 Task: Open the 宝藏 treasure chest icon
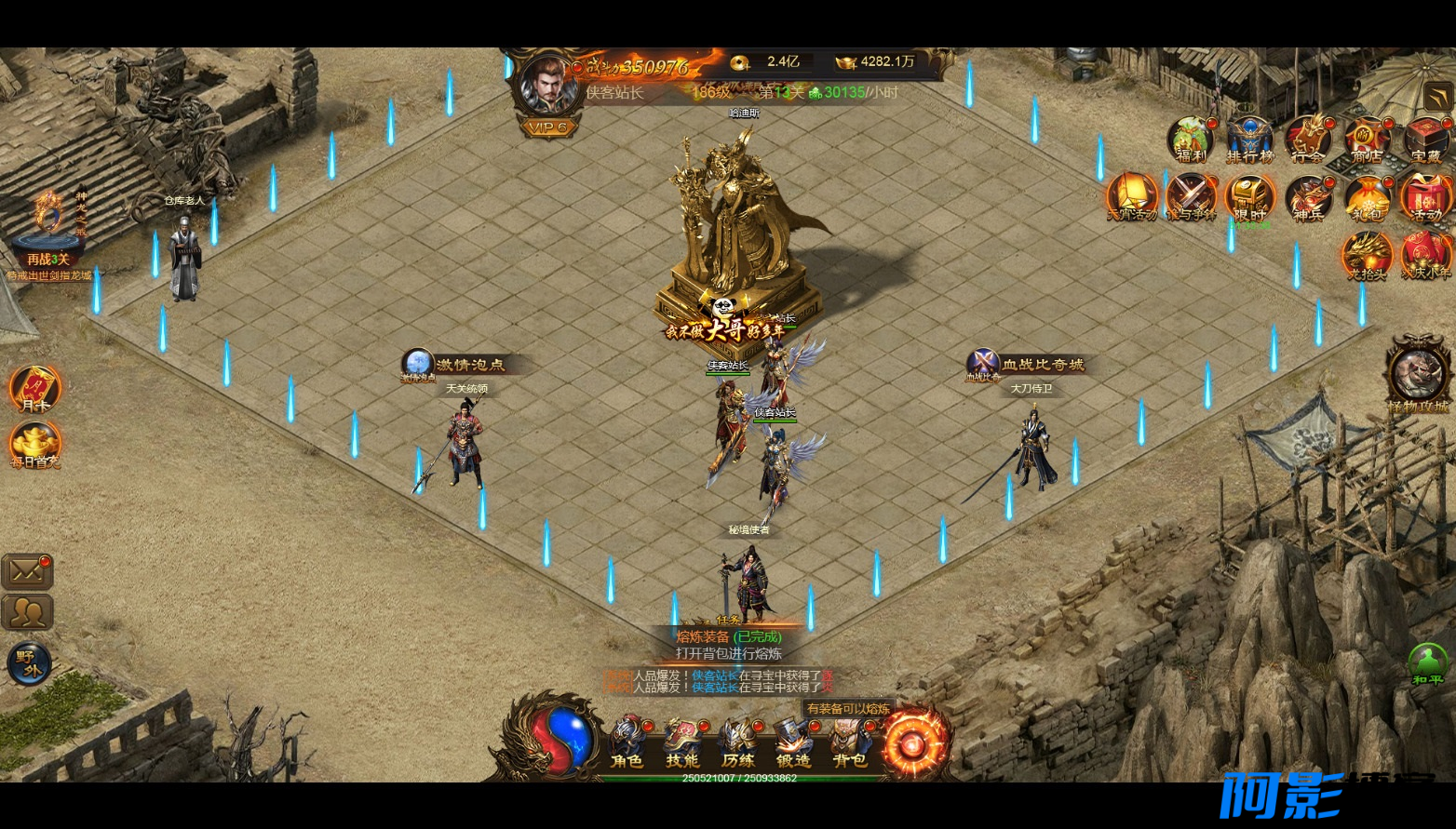[x=1425, y=140]
